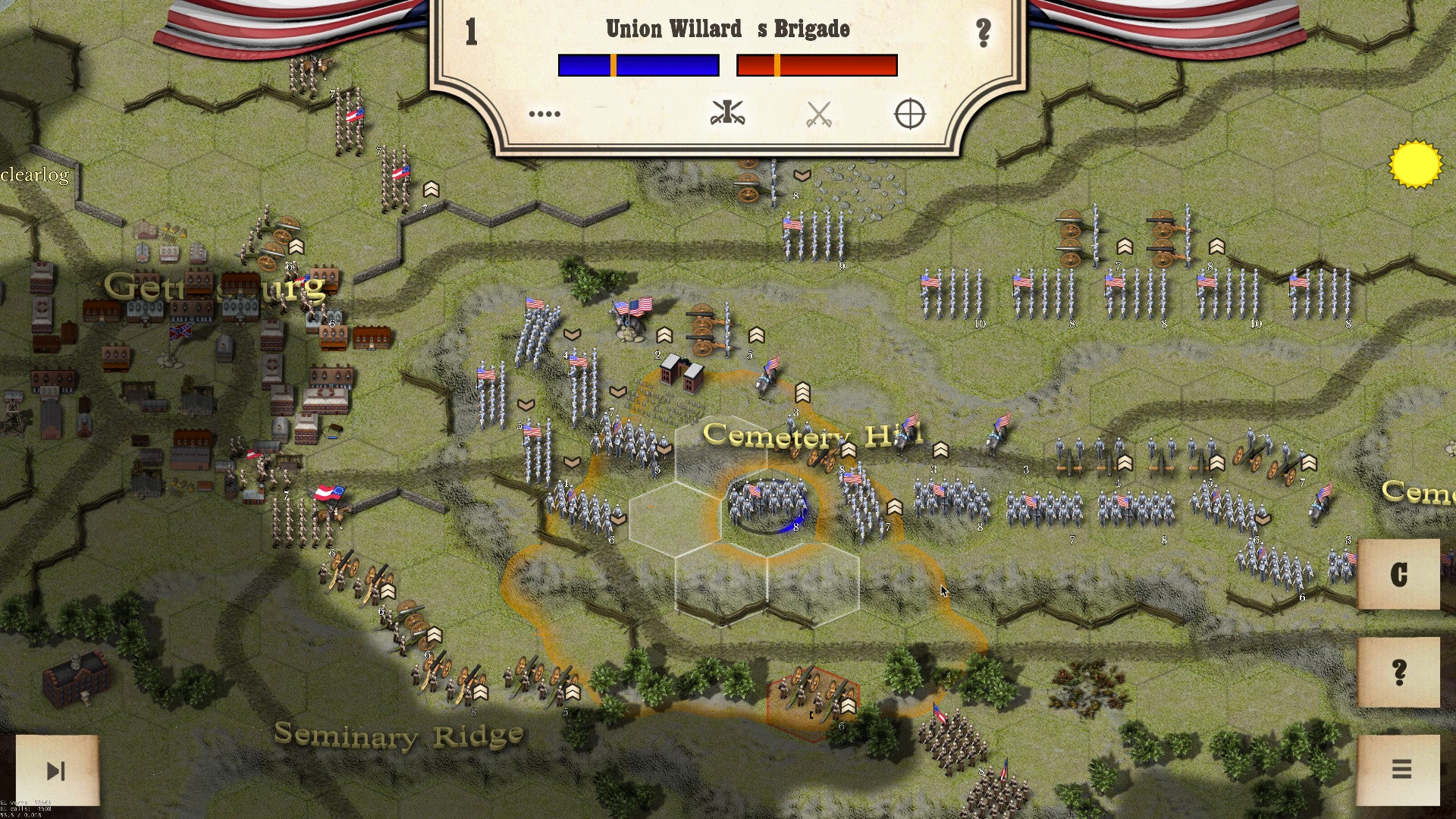The height and width of the screenshot is (819, 1456).
Task: Choose the greyed crossed sabres melee icon
Action: 818,115
